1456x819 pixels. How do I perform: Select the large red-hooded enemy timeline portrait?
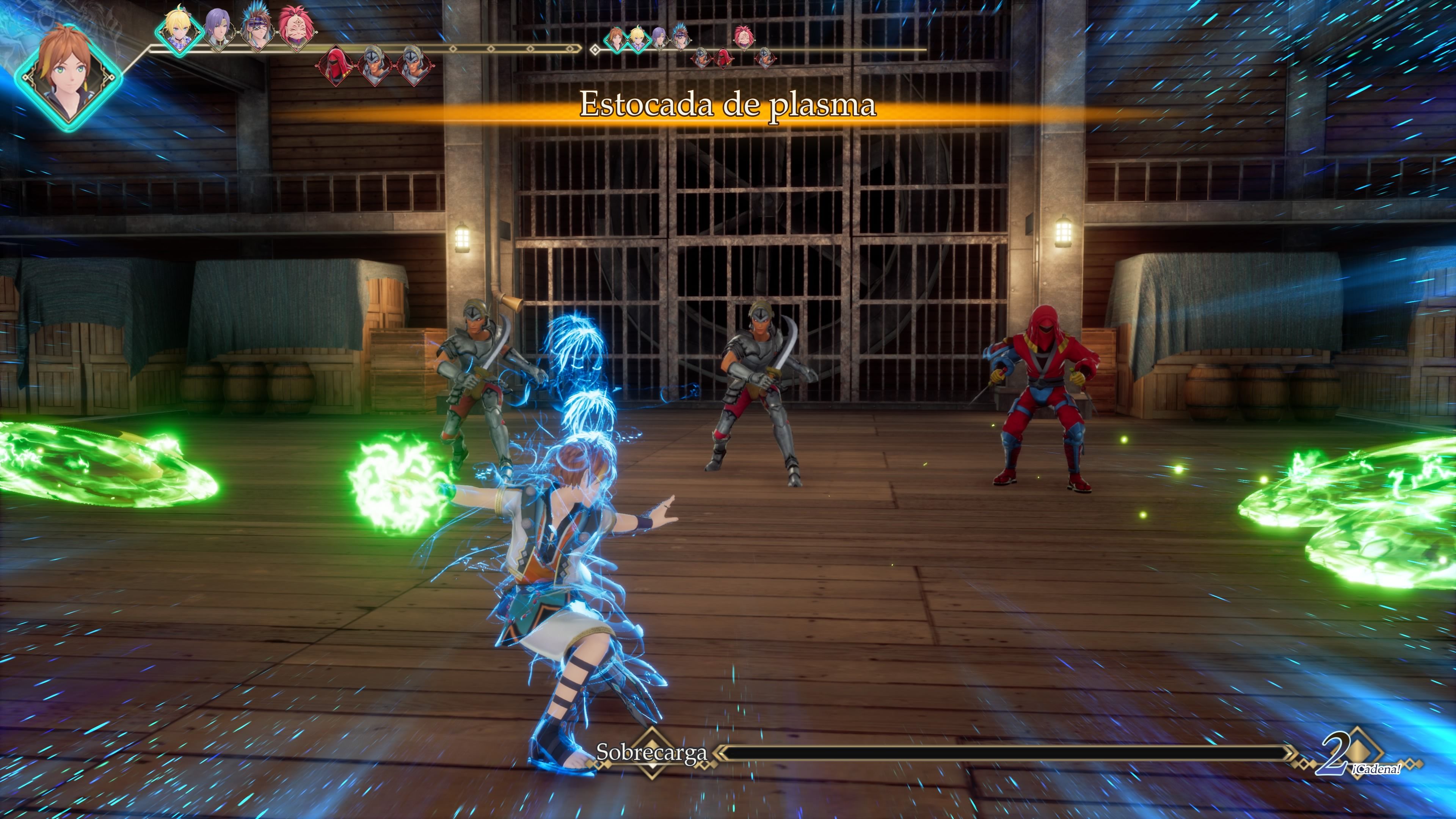[337, 65]
